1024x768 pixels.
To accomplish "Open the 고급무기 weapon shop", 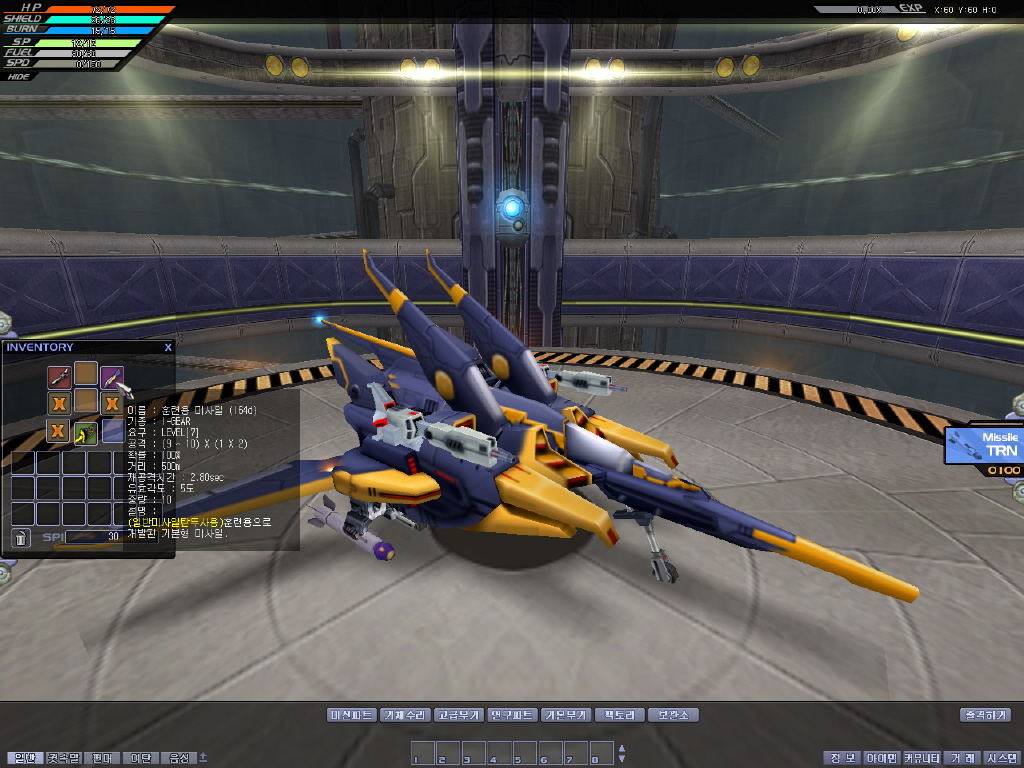I will 459,715.
